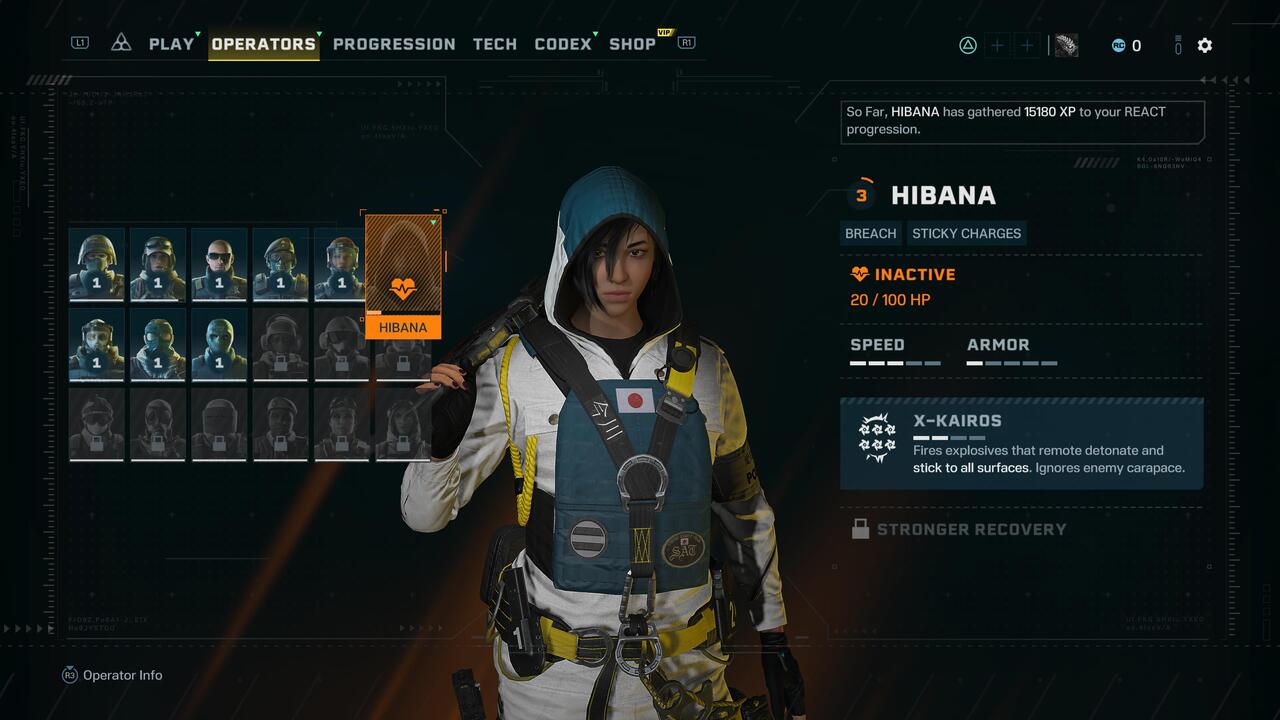This screenshot has width=1280, height=720.
Task: Open the PROGRESSION tab
Action: (394, 44)
